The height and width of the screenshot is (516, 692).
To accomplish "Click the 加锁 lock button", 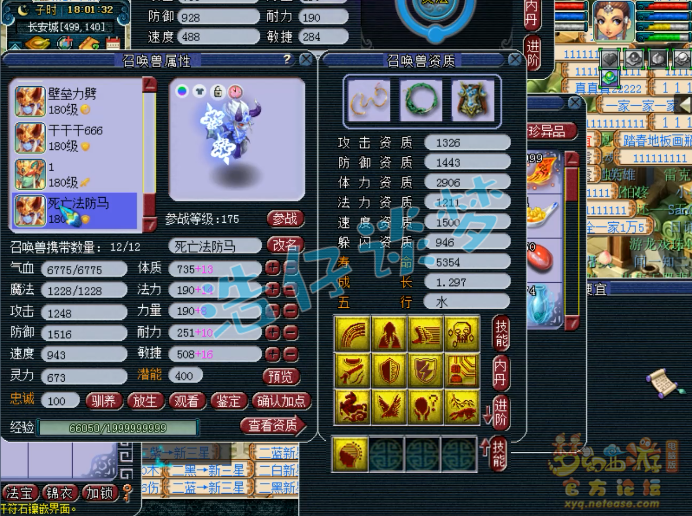I will (99, 493).
